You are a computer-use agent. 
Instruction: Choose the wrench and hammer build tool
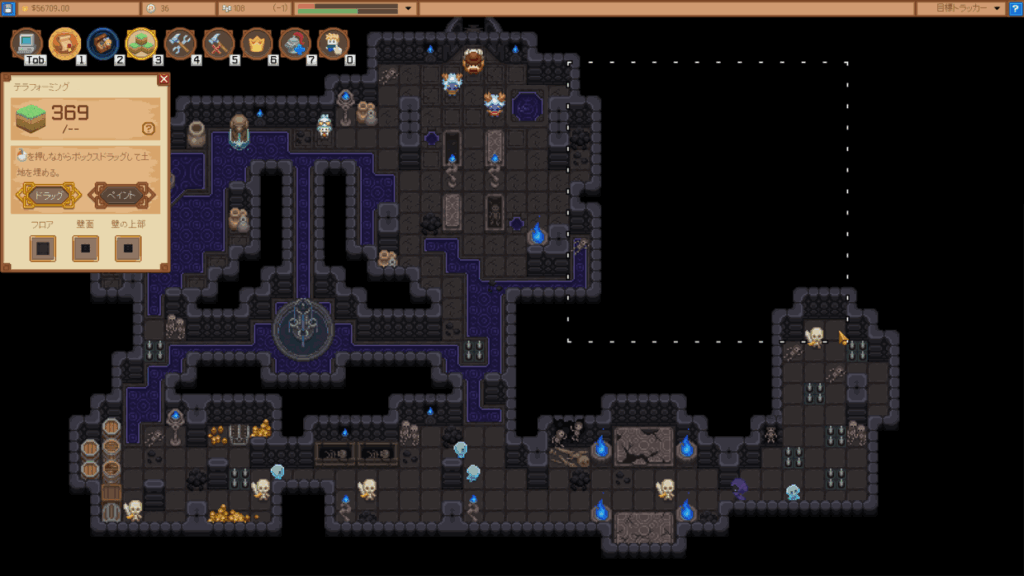pos(180,43)
